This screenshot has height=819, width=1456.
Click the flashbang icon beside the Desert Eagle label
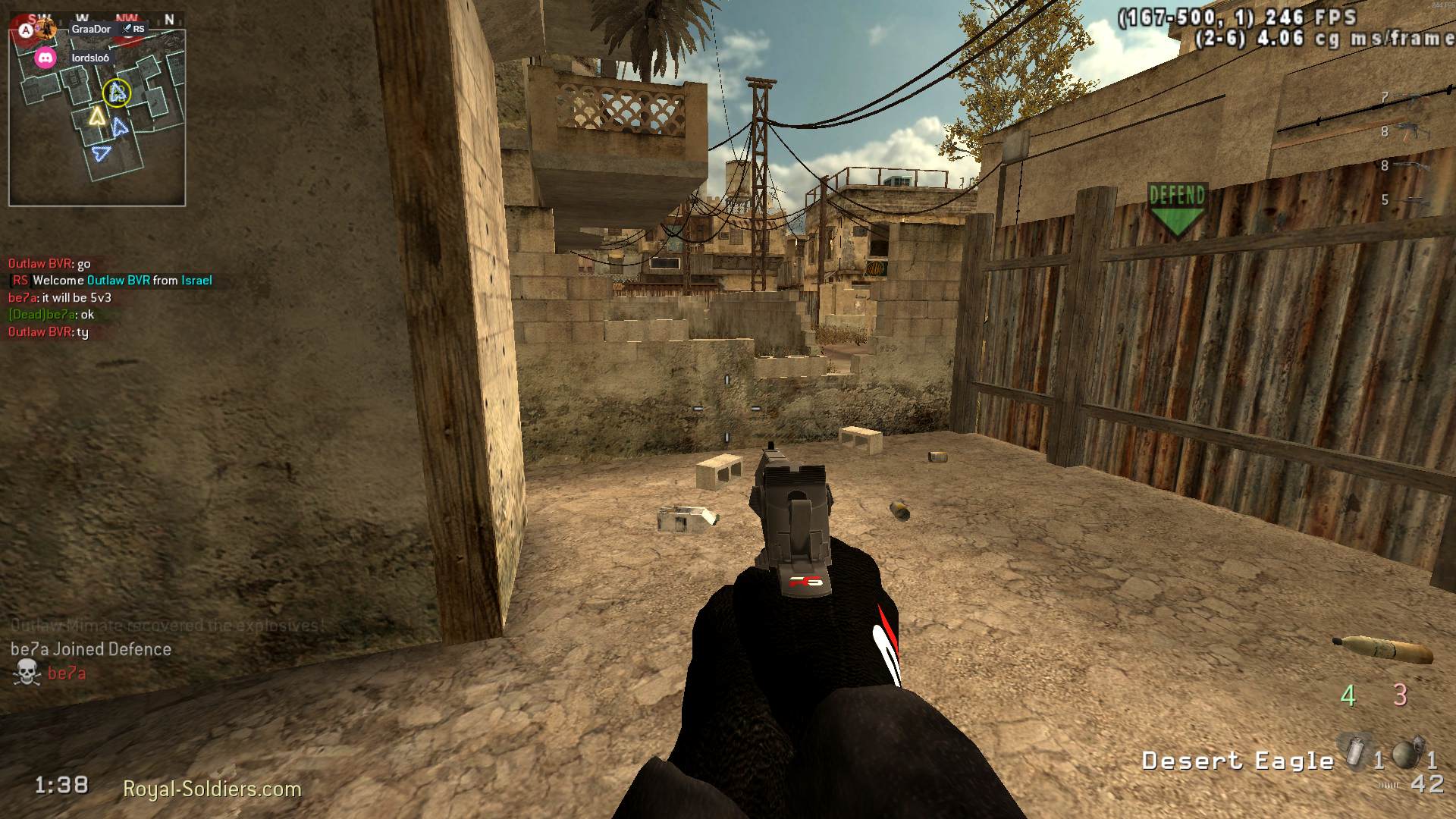[x=1355, y=752]
